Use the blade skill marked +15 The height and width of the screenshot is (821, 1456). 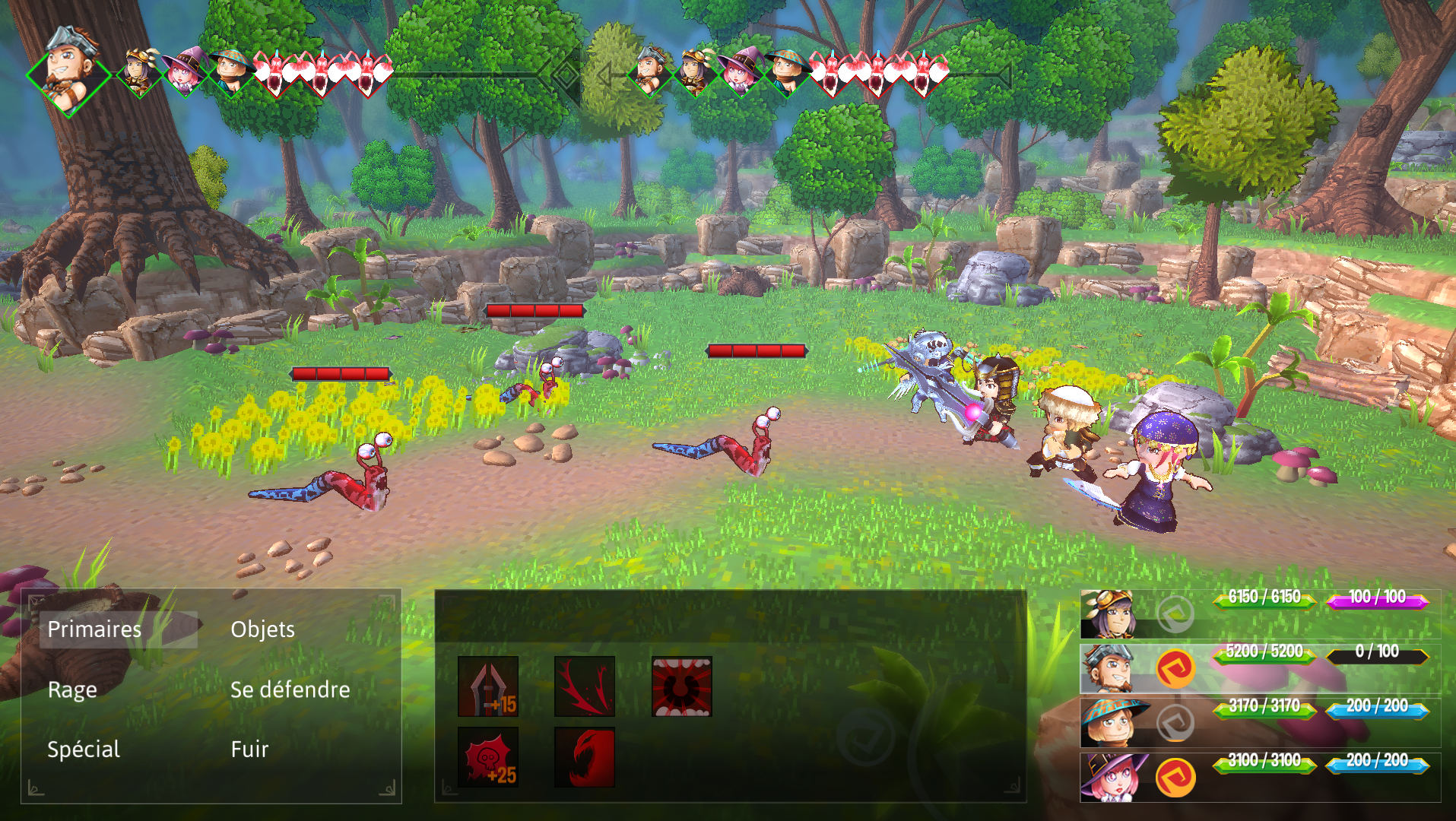(488, 686)
